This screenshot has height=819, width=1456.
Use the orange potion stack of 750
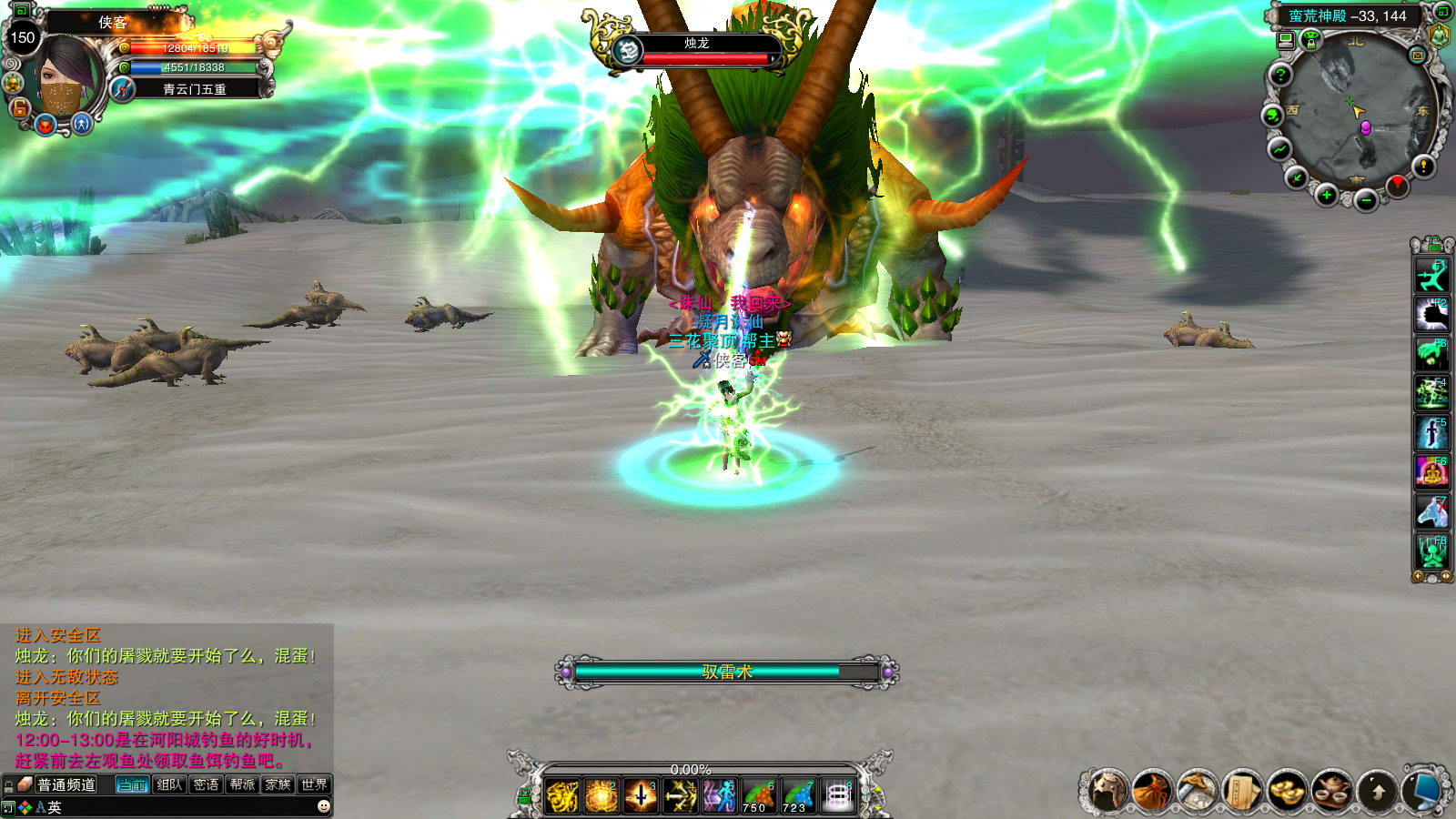(x=757, y=796)
